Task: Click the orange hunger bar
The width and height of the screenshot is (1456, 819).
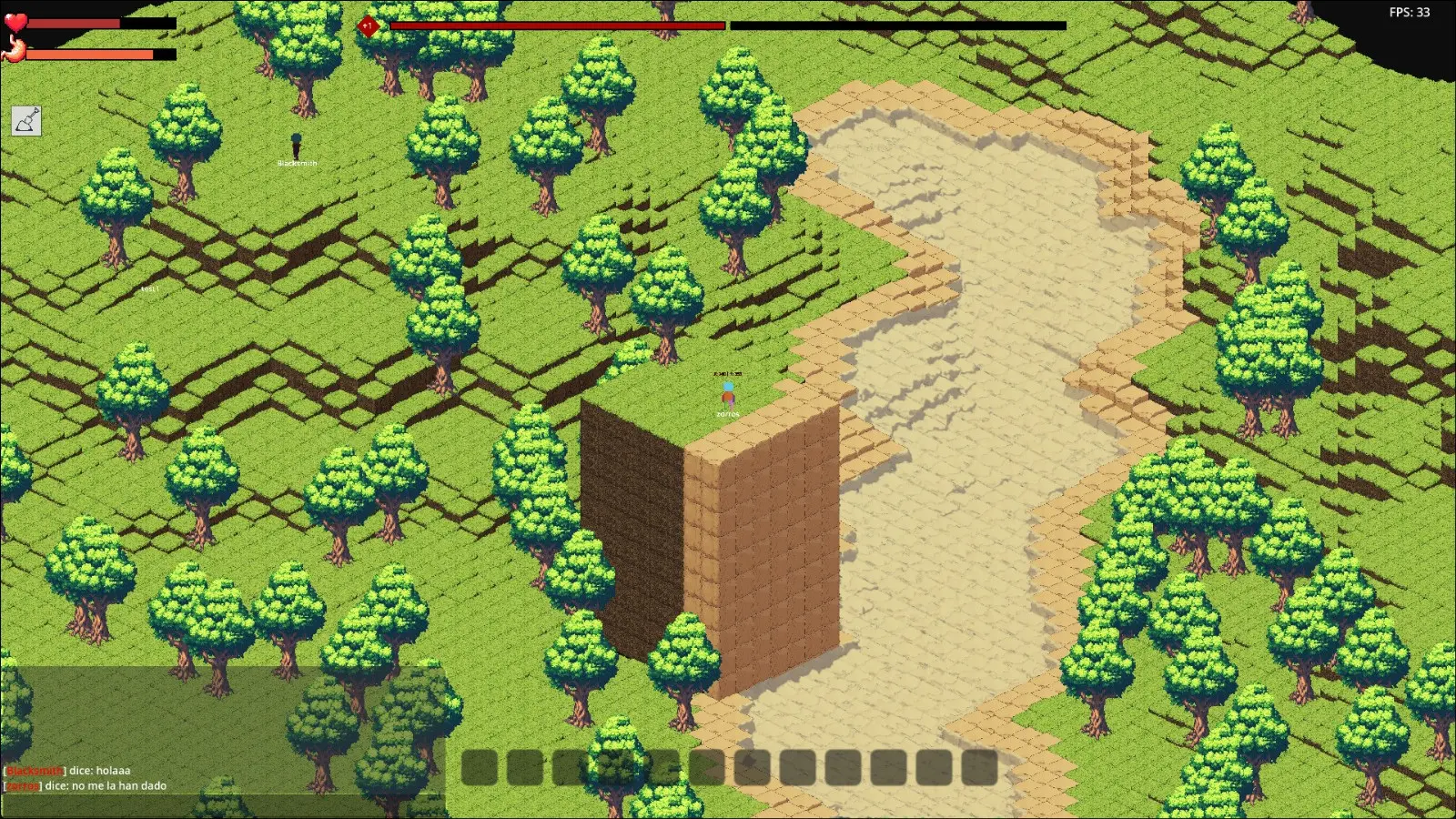Action: [x=88, y=53]
